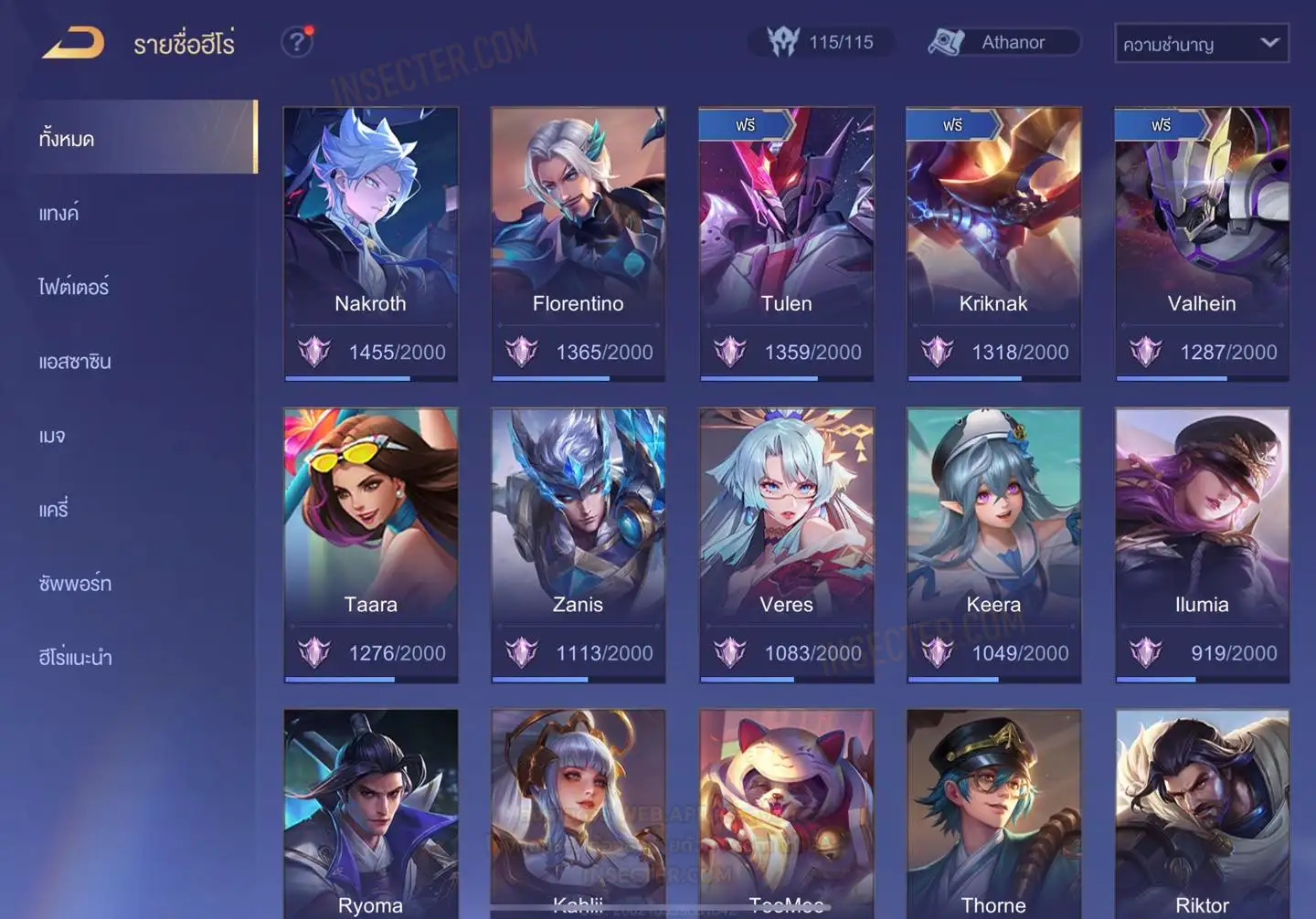Open the Tulen hero card

786,242
